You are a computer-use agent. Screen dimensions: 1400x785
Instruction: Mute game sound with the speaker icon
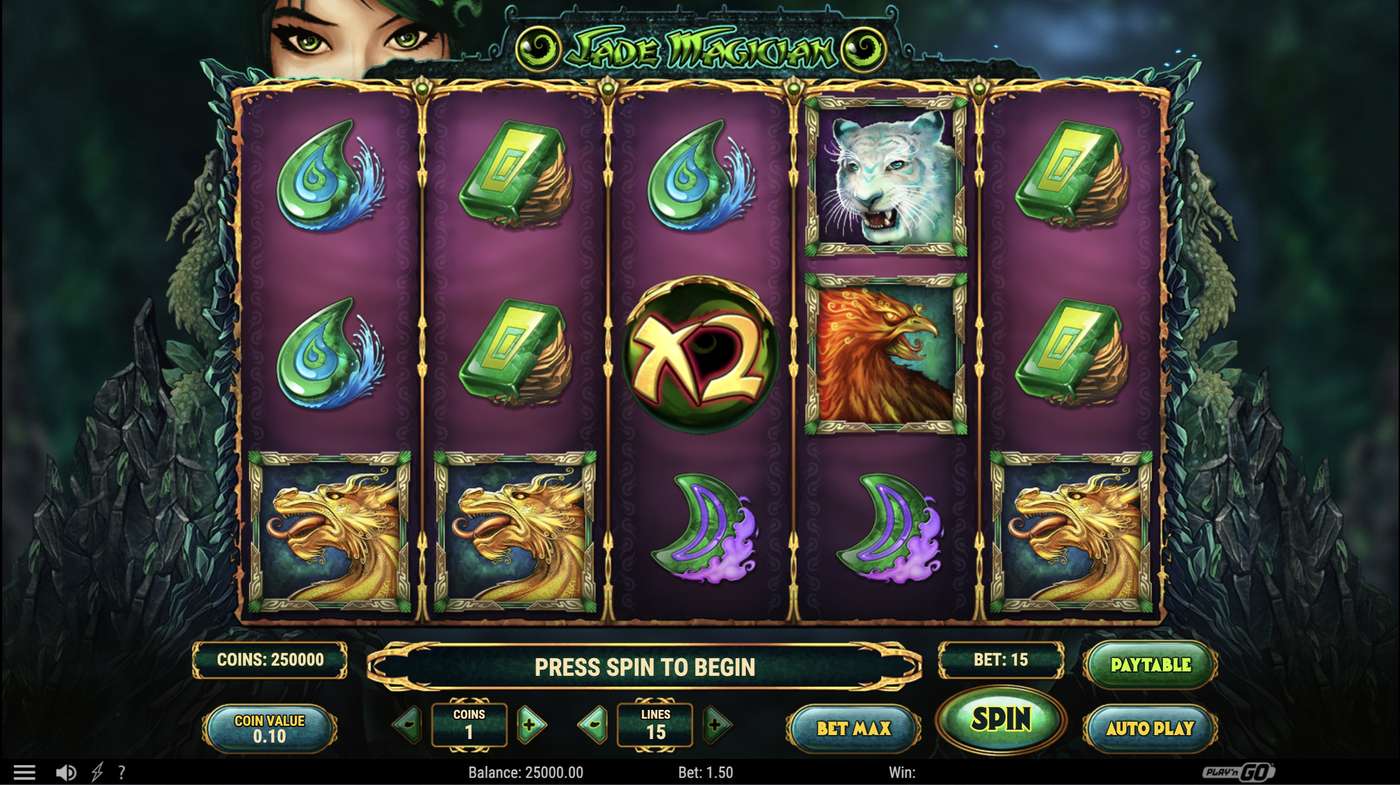(x=66, y=771)
